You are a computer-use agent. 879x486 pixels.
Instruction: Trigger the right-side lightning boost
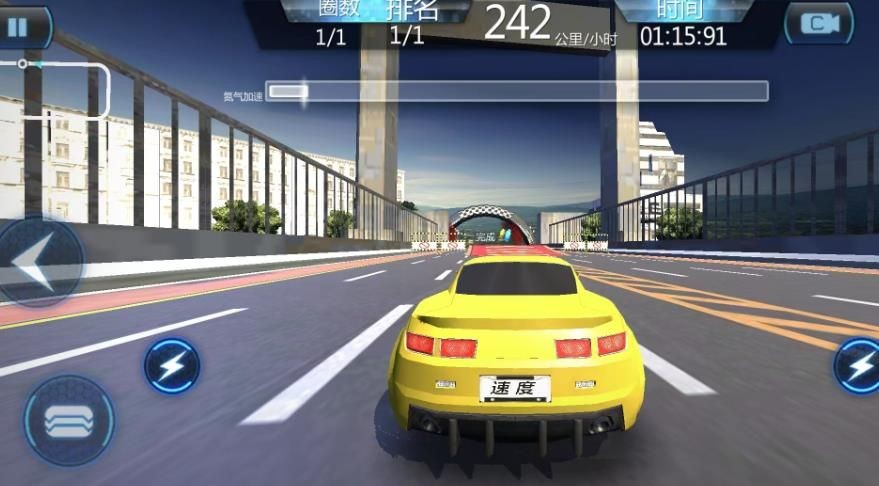point(858,366)
